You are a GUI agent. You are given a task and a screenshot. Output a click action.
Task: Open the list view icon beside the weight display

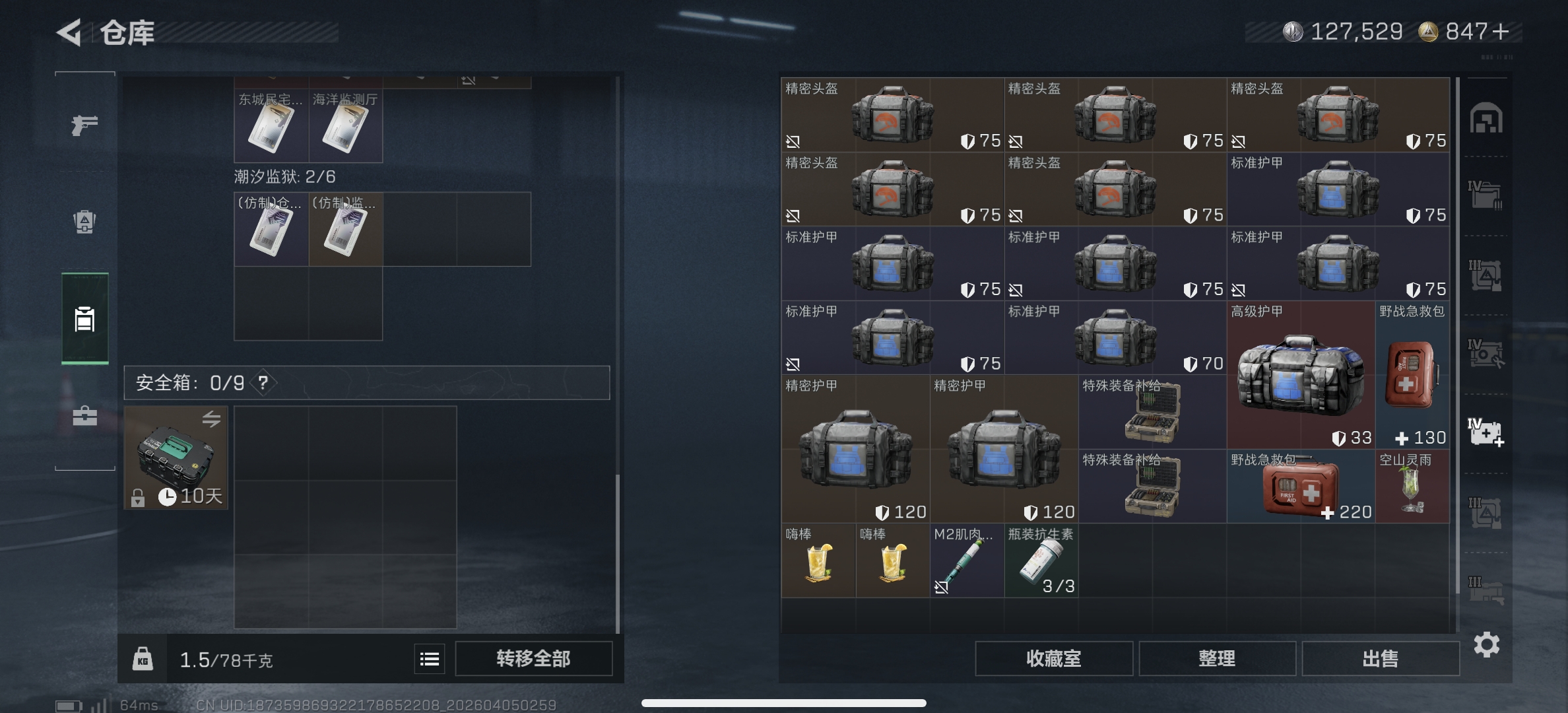pyautogui.click(x=429, y=658)
